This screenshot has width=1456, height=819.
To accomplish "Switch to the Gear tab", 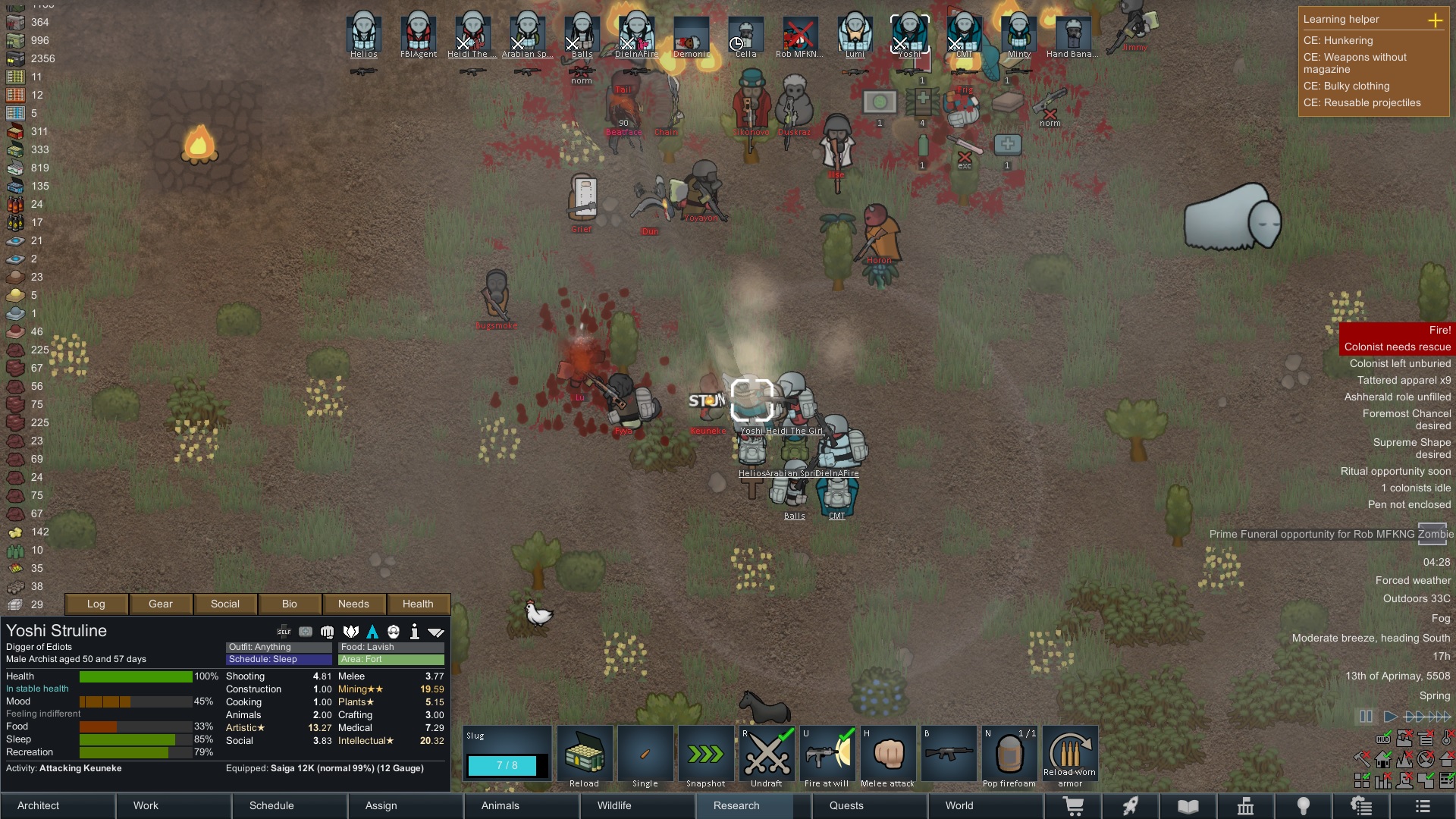I will [x=161, y=604].
